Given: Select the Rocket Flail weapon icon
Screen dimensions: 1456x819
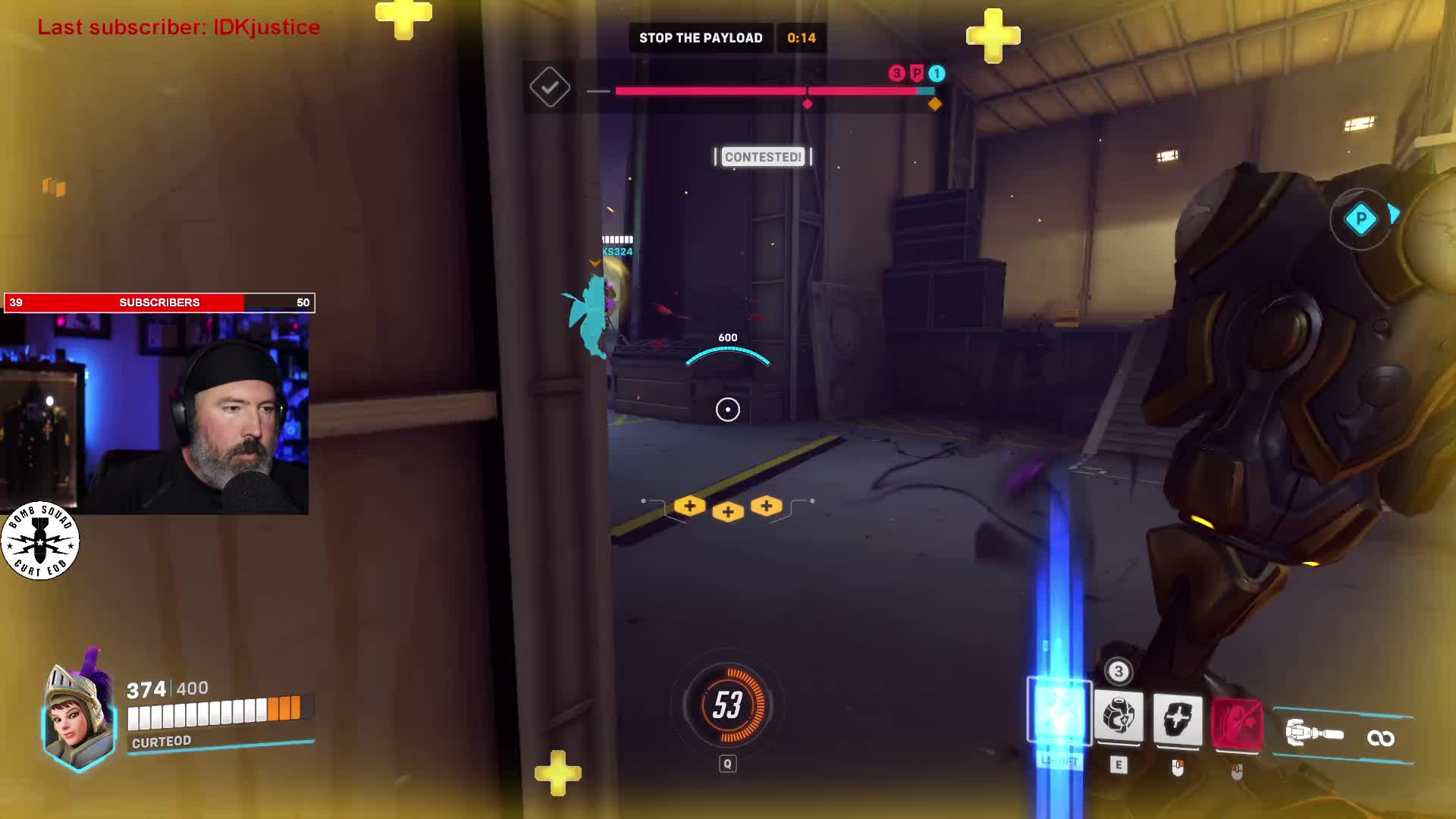Looking at the screenshot, I should [x=1316, y=734].
